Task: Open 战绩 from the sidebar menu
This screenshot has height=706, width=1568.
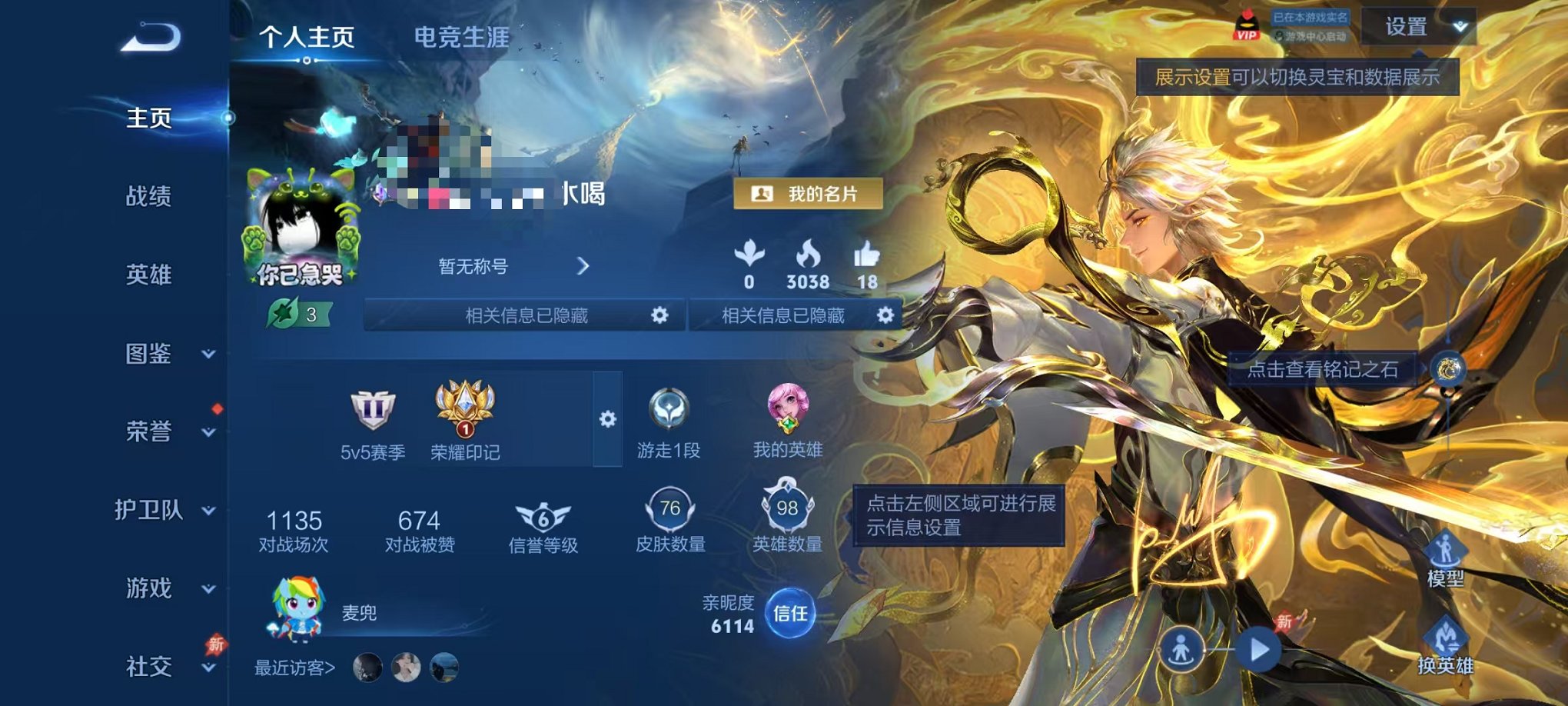Action: pos(148,198)
